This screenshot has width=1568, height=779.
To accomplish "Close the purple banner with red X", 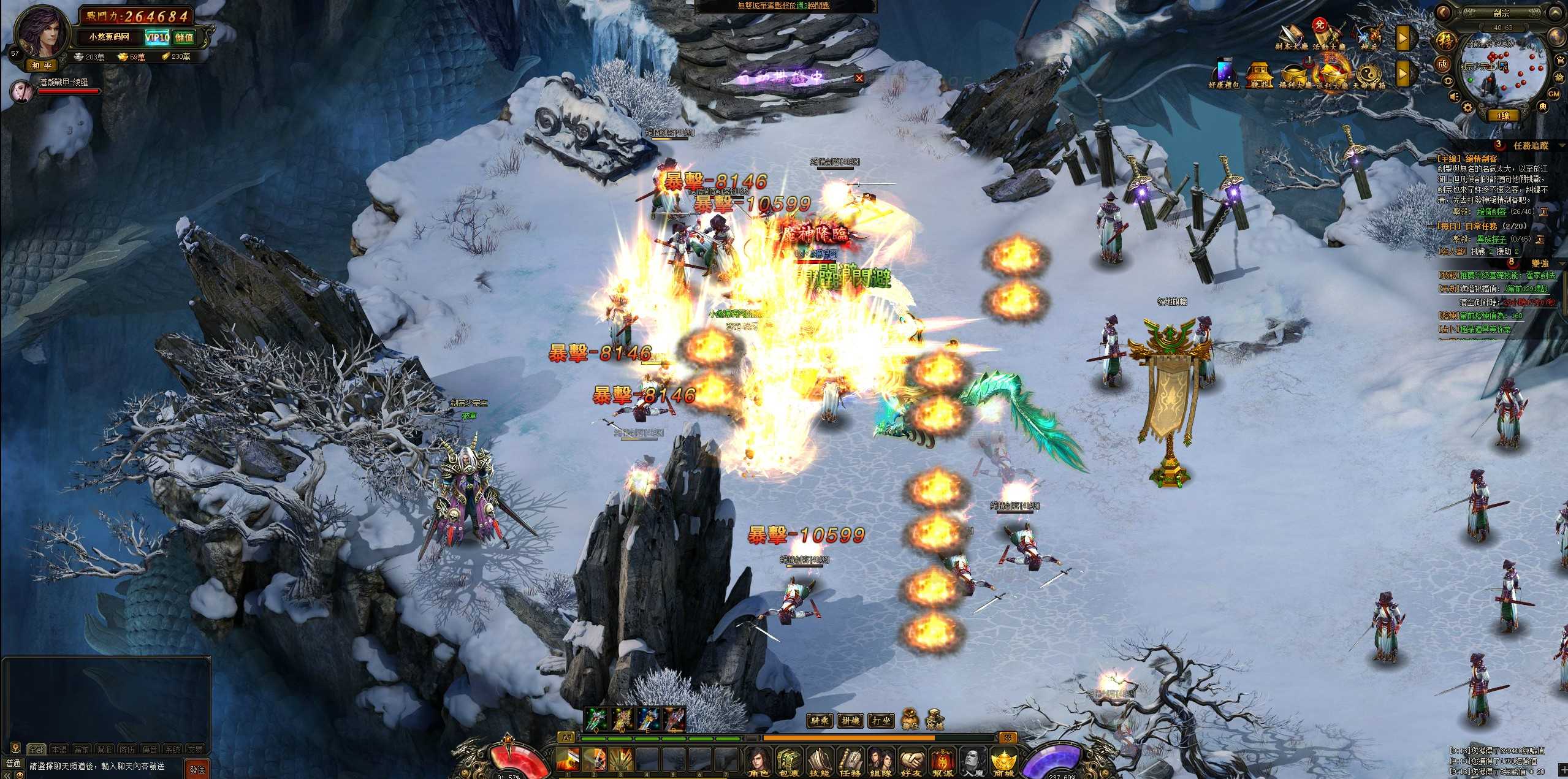I will (x=859, y=78).
